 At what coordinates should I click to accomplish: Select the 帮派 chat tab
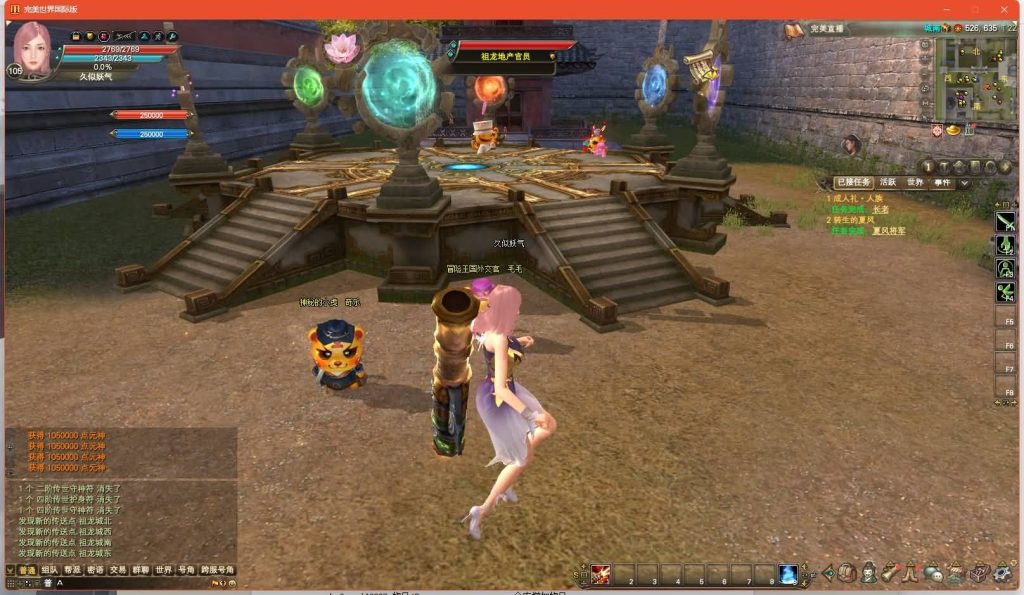[72, 570]
